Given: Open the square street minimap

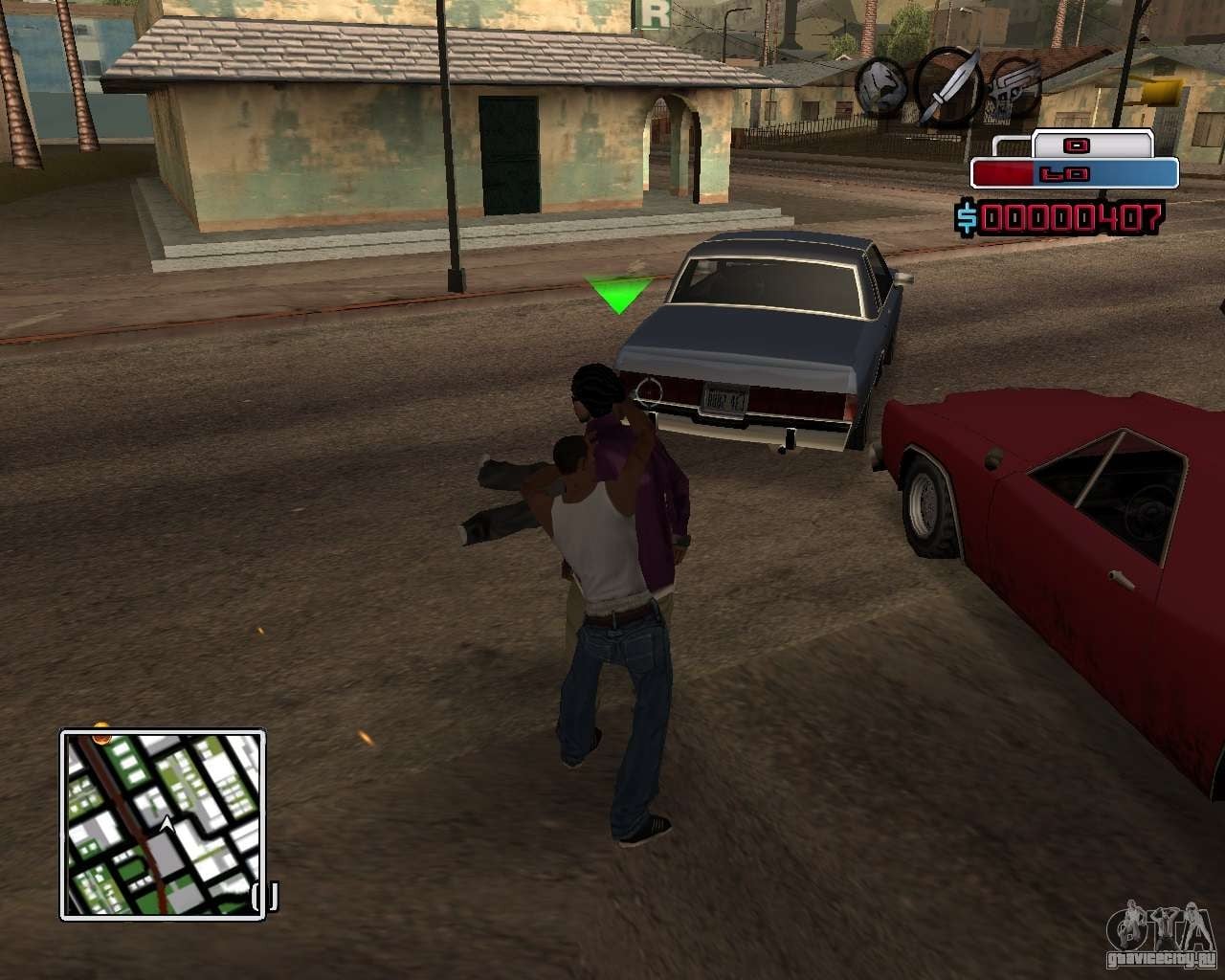Looking at the screenshot, I should 163,824.
